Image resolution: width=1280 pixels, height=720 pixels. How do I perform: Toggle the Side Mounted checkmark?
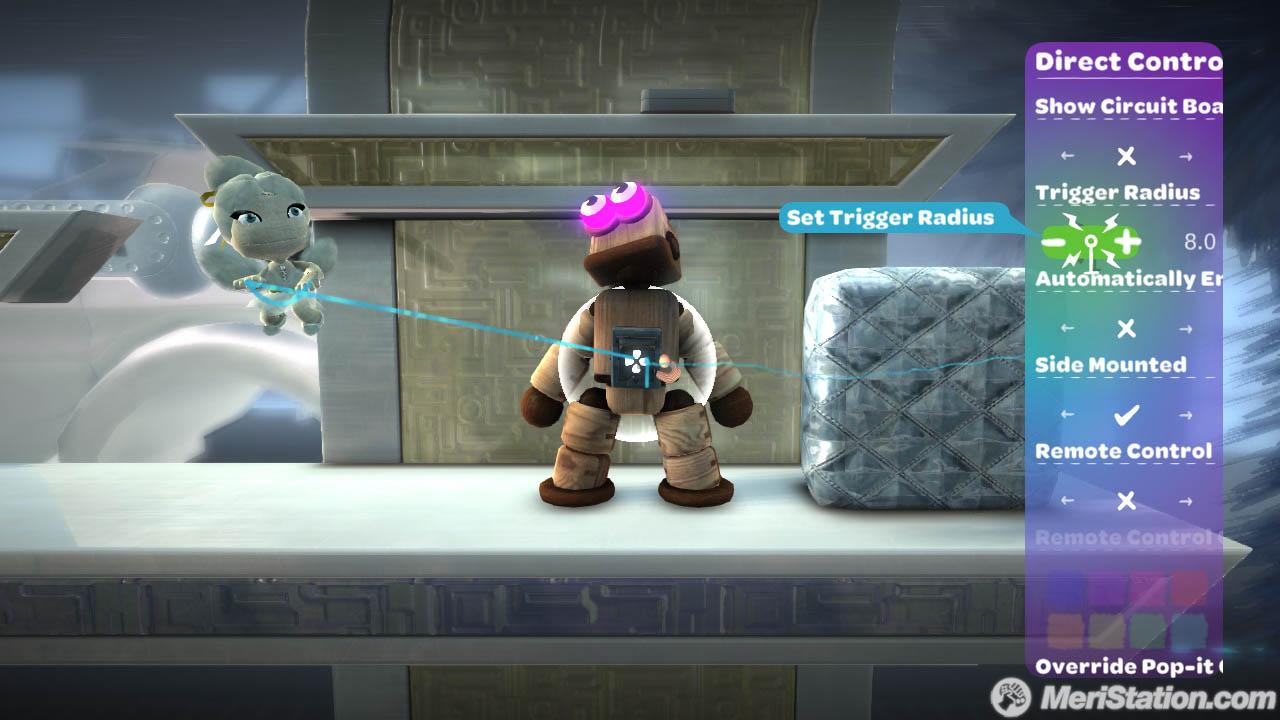(x=1126, y=414)
